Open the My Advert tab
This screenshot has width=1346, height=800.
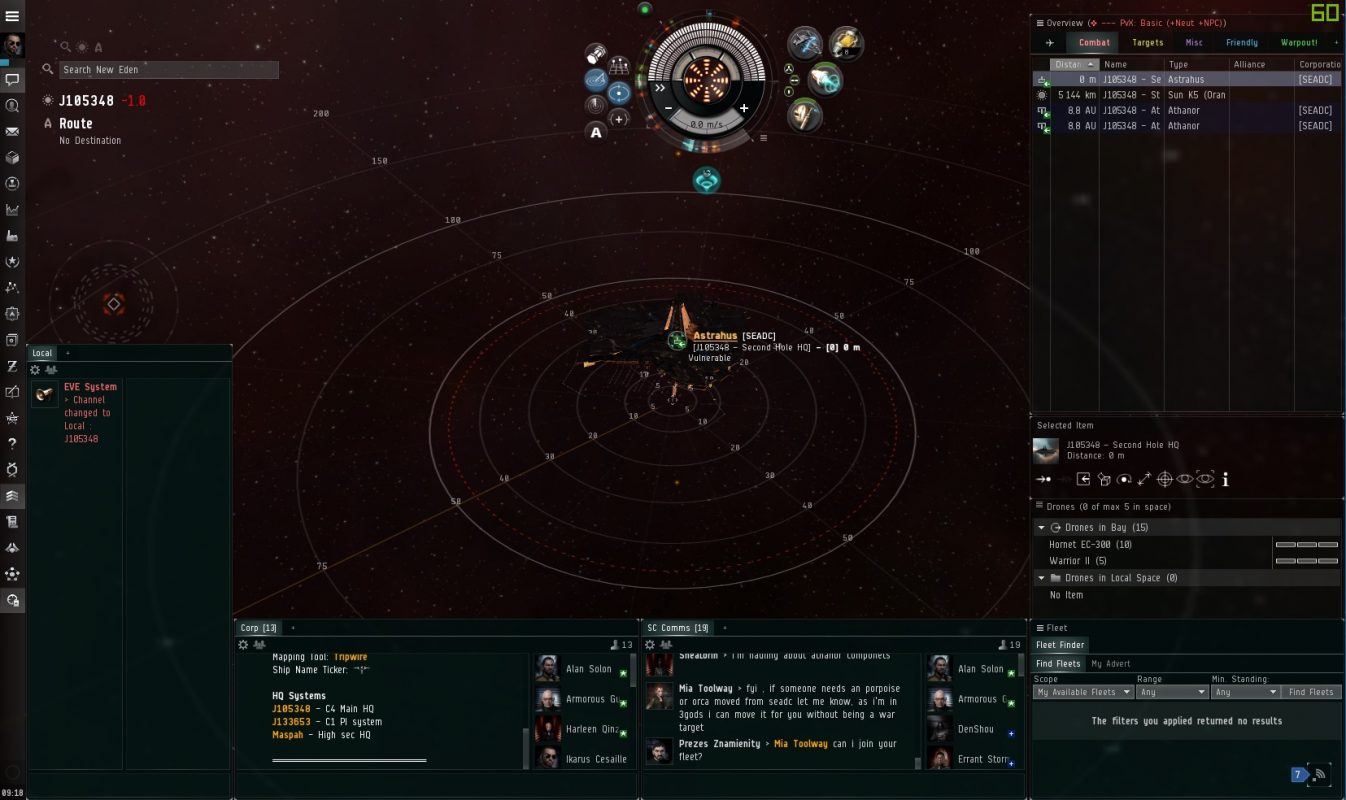[x=1112, y=664]
